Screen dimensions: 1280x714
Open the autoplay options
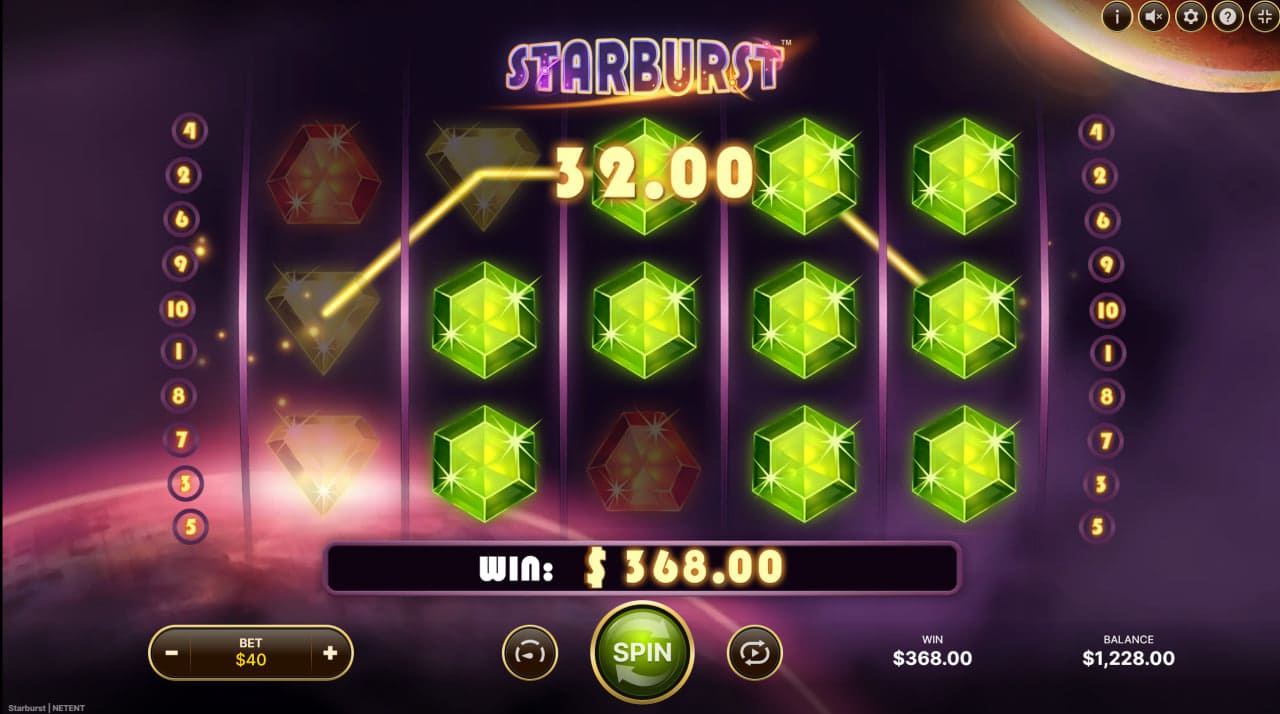coord(754,653)
